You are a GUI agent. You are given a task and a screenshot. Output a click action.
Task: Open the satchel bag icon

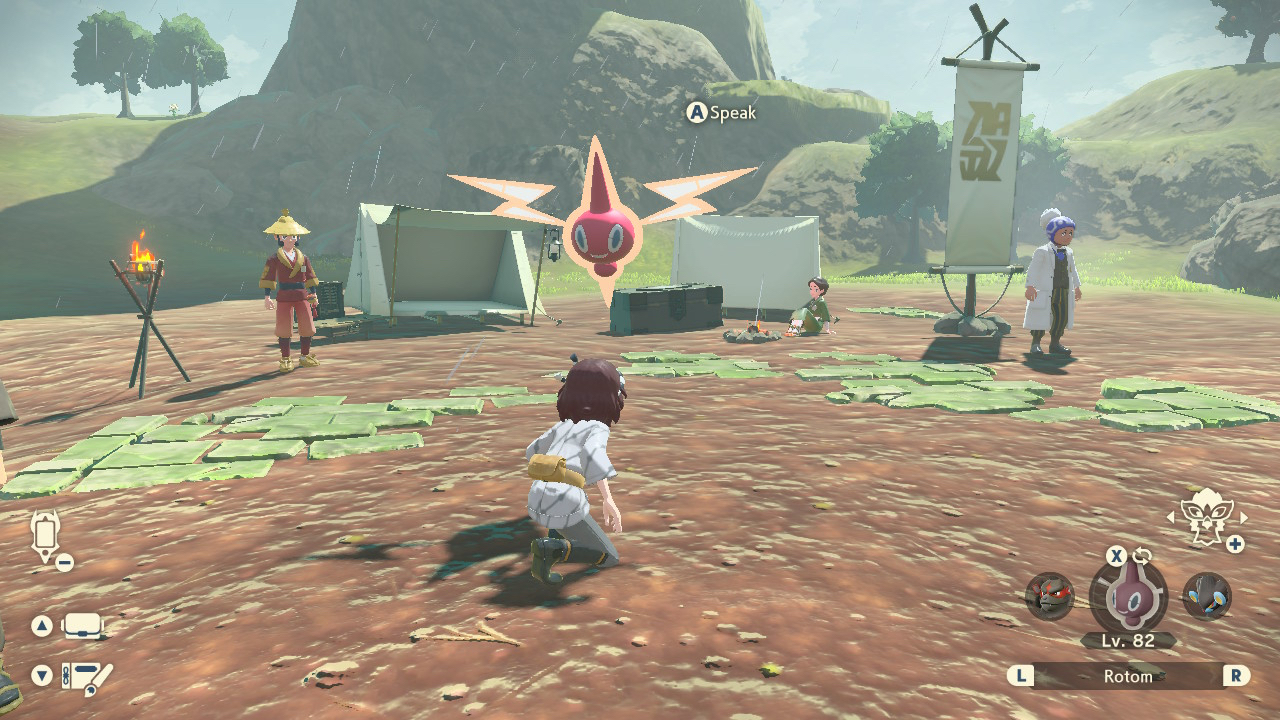pos(83,627)
